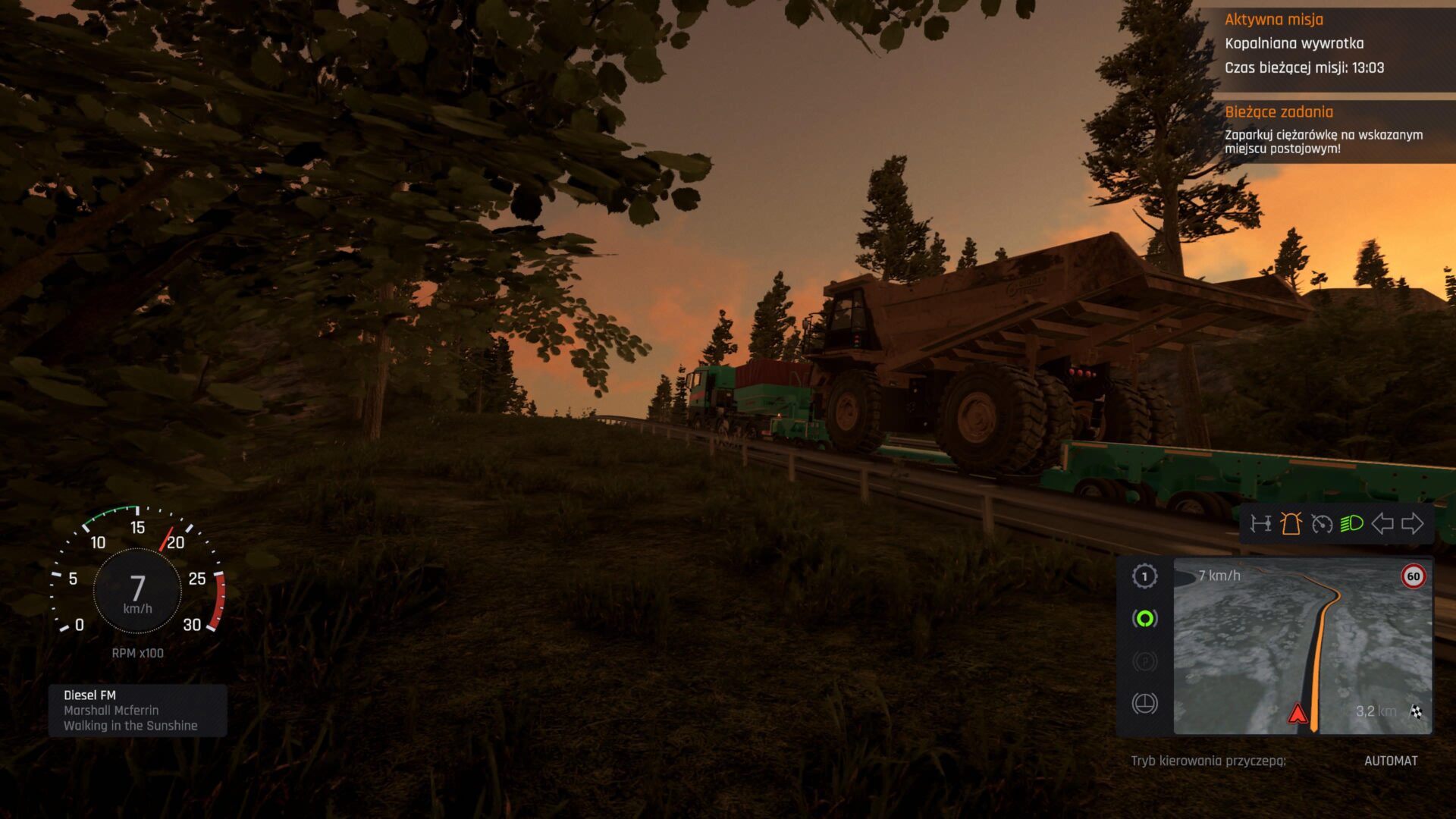The height and width of the screenshot is (819, 1456).
Task: Click the parking brake icon on the minimap panel
Action: coord(1144,660)
